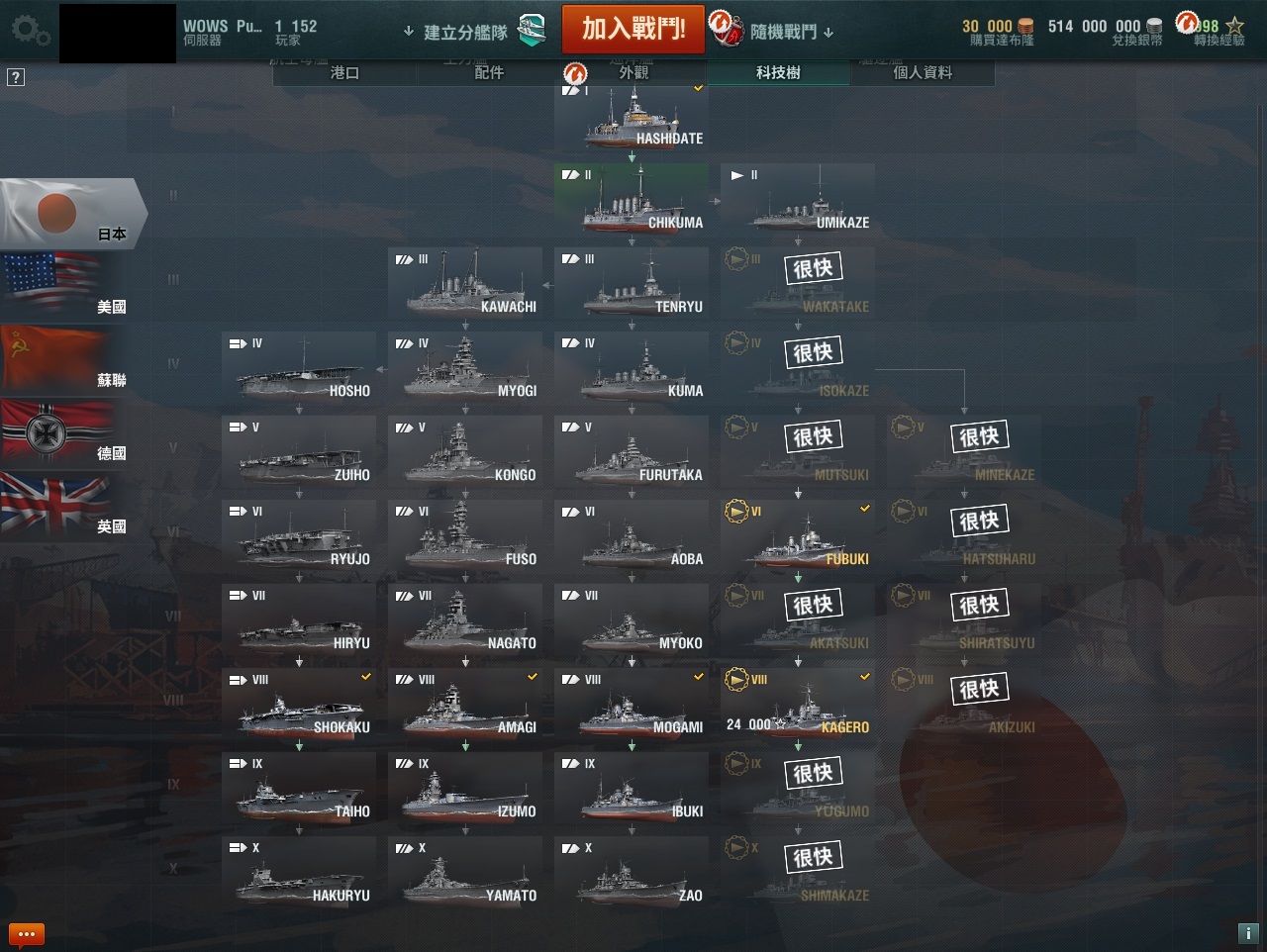Open the orange chat button
The image size is (1267, 952).
point(26,933)
